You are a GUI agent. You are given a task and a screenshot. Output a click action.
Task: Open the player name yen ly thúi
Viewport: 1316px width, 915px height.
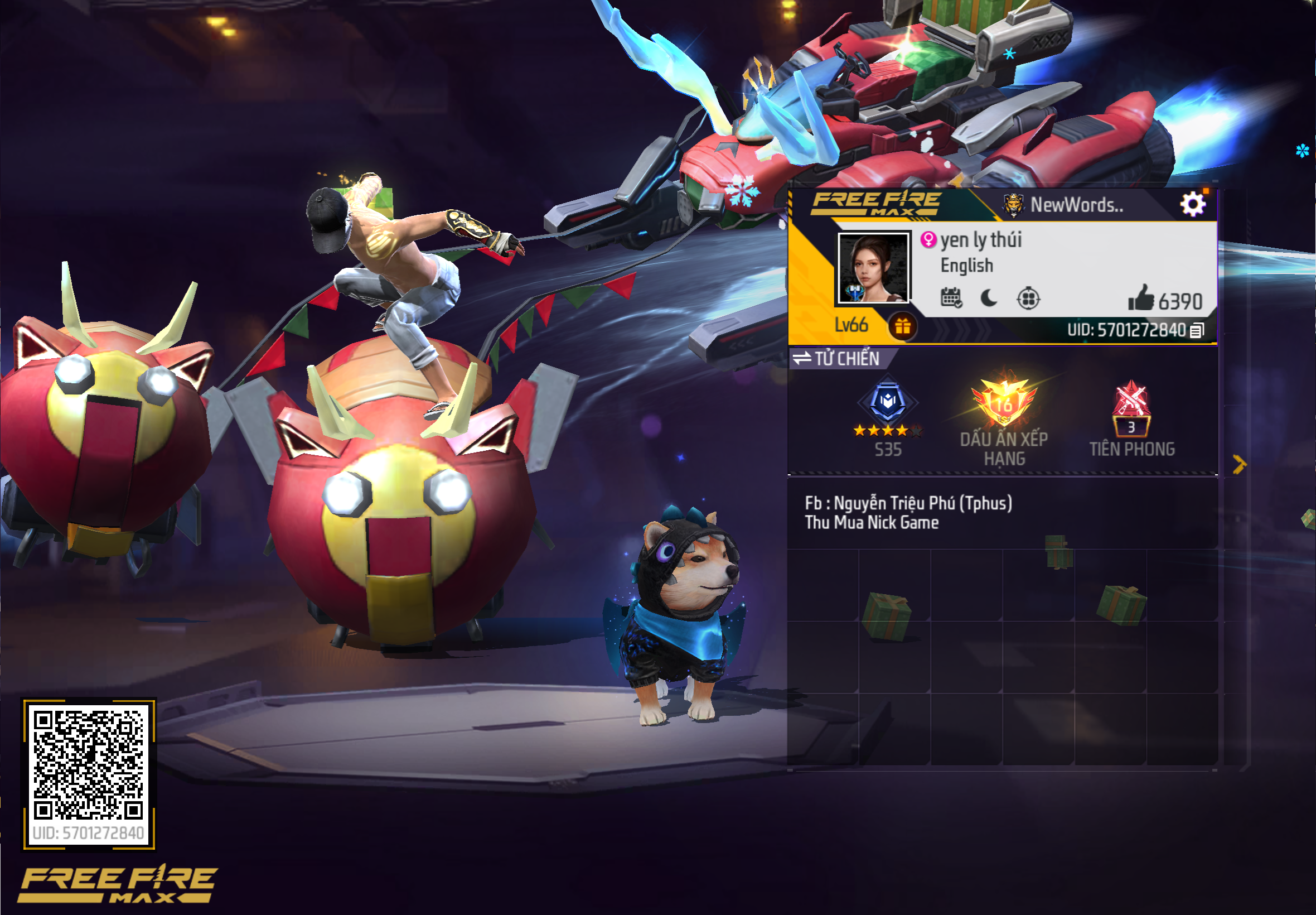(981, 240)
